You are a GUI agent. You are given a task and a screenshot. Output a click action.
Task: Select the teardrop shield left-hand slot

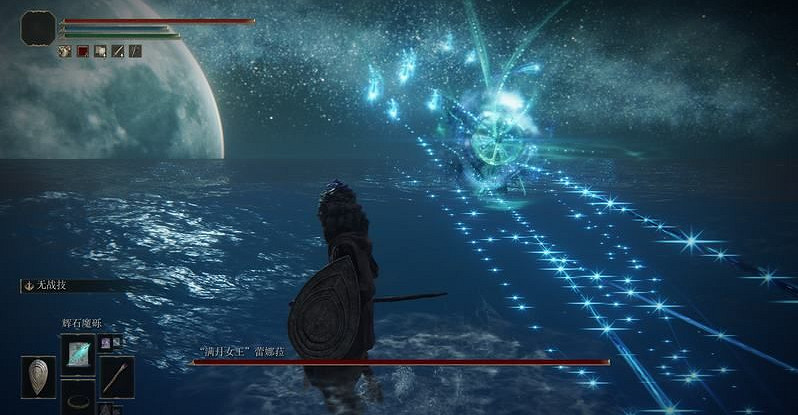pyautogui.click(x=38, y=376)
